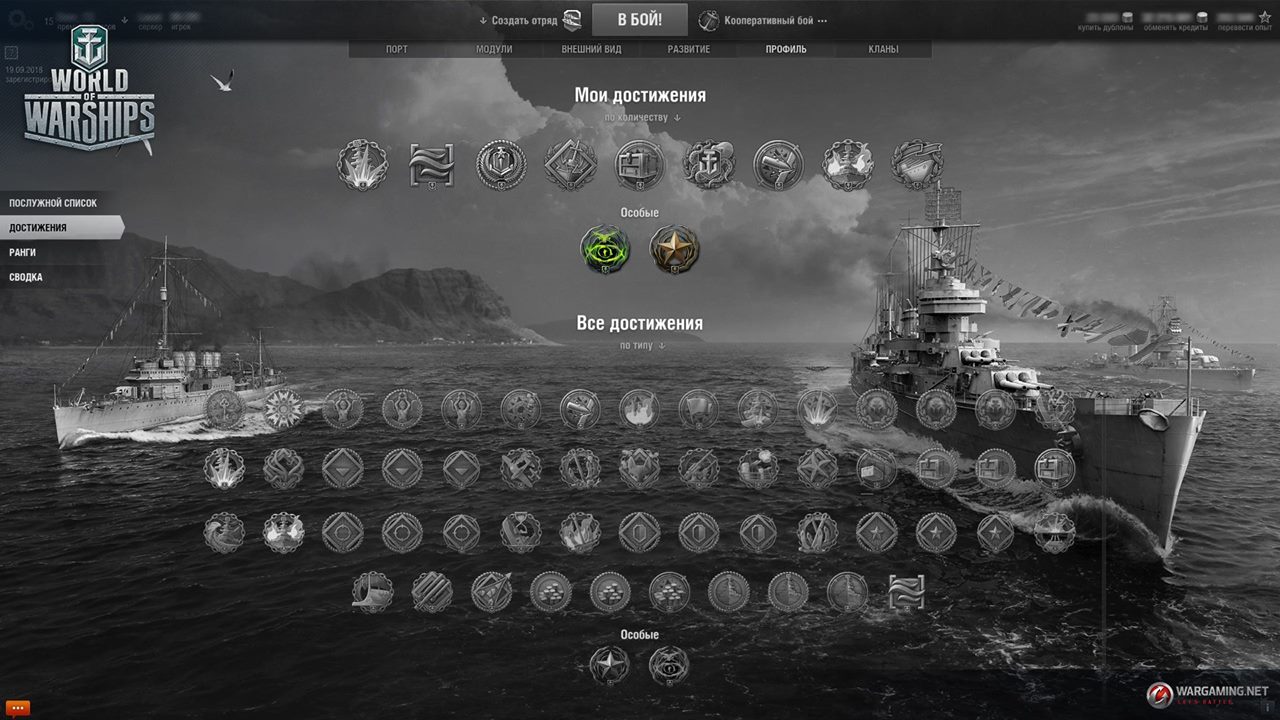1280x720 pixels.
Task: Open the orange chat button
Action: click(17, 707)
